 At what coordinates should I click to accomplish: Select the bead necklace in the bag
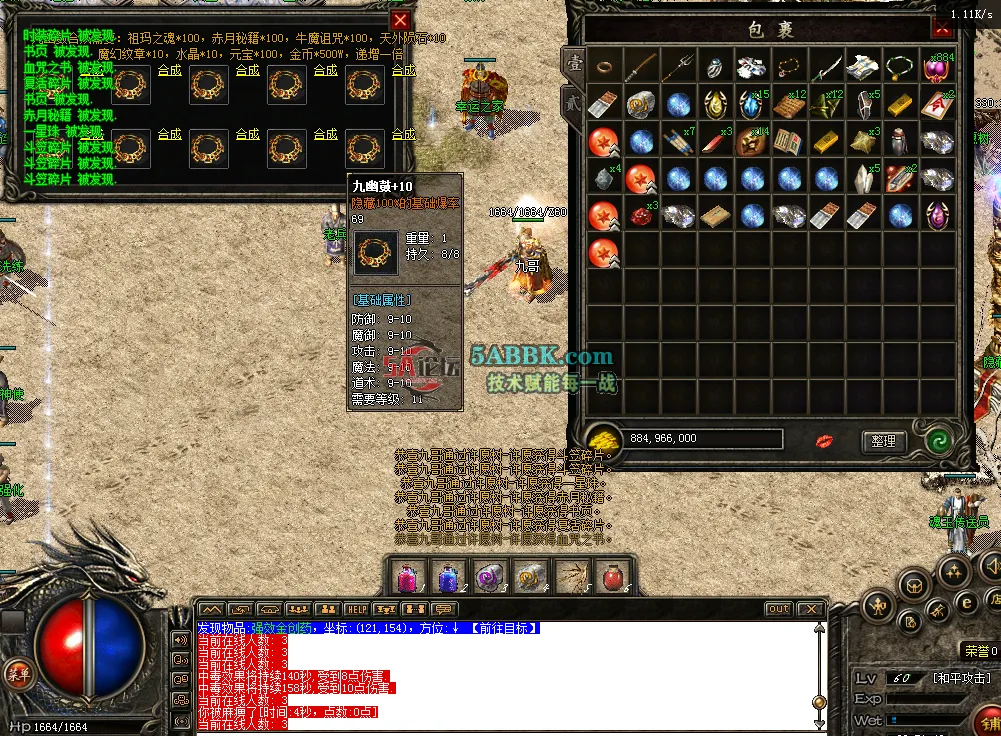tap(789, 67)
